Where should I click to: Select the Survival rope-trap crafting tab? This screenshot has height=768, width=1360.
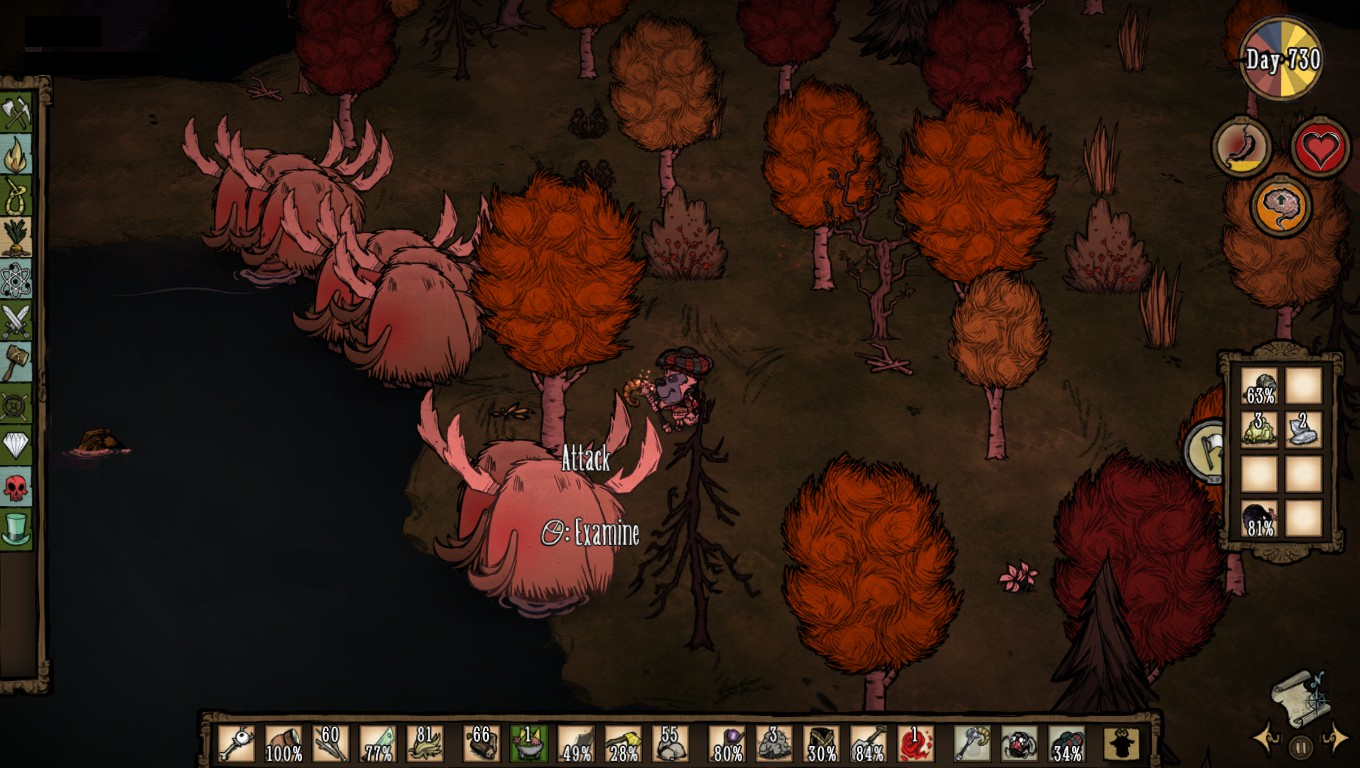click(x=16, y=196)
